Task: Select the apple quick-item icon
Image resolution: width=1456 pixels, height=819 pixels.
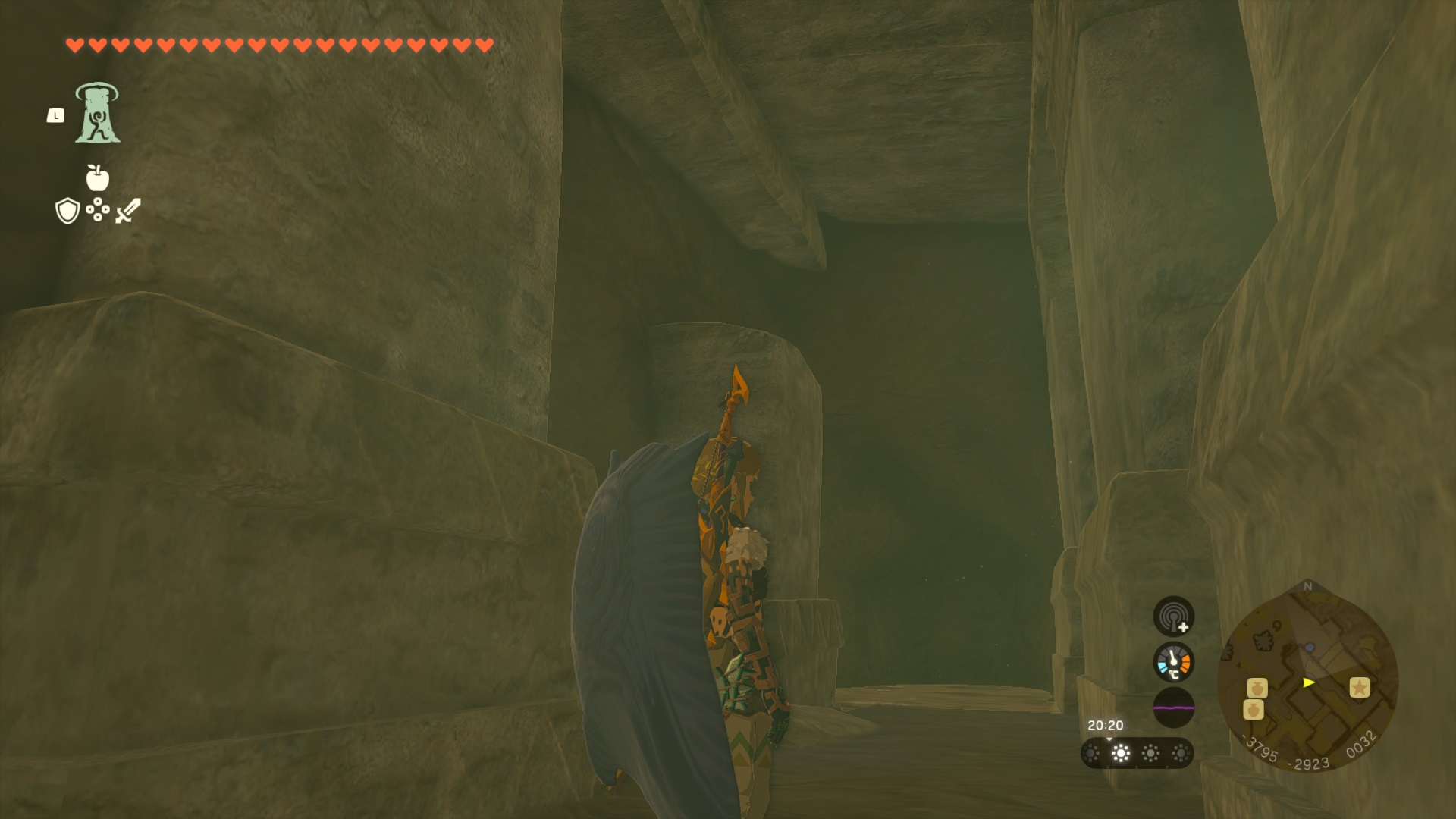Action: click(x=98, y=177)
